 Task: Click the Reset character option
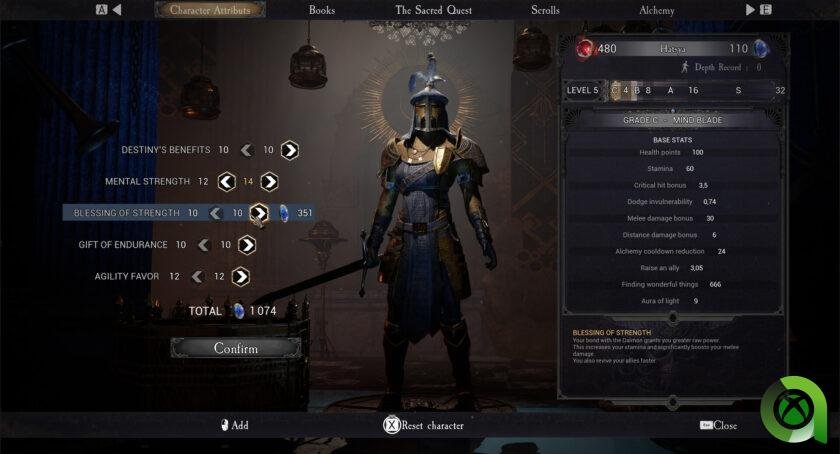click(x=424, y=425)
